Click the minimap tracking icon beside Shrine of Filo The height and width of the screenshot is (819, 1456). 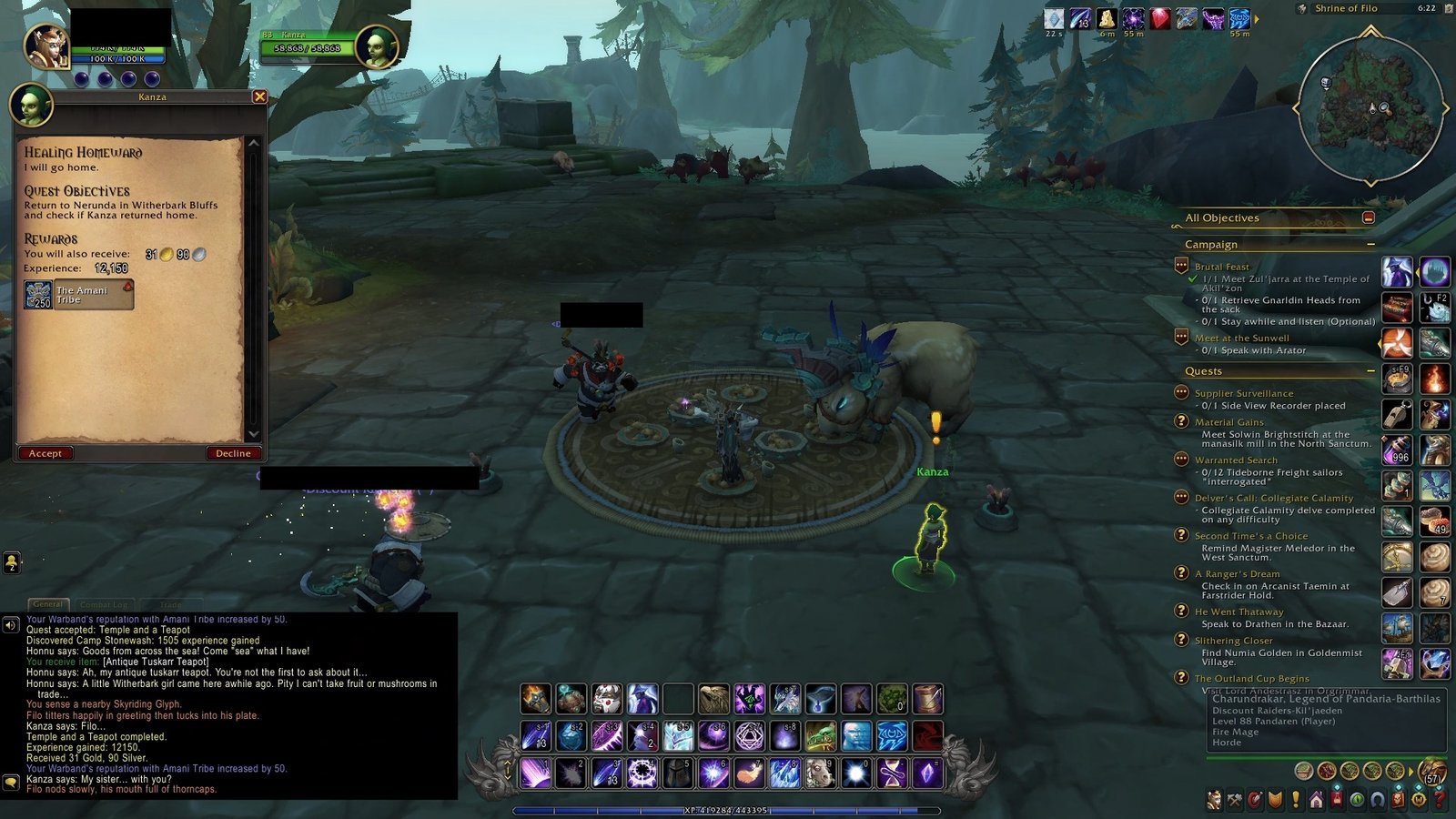coord(1302,8)
